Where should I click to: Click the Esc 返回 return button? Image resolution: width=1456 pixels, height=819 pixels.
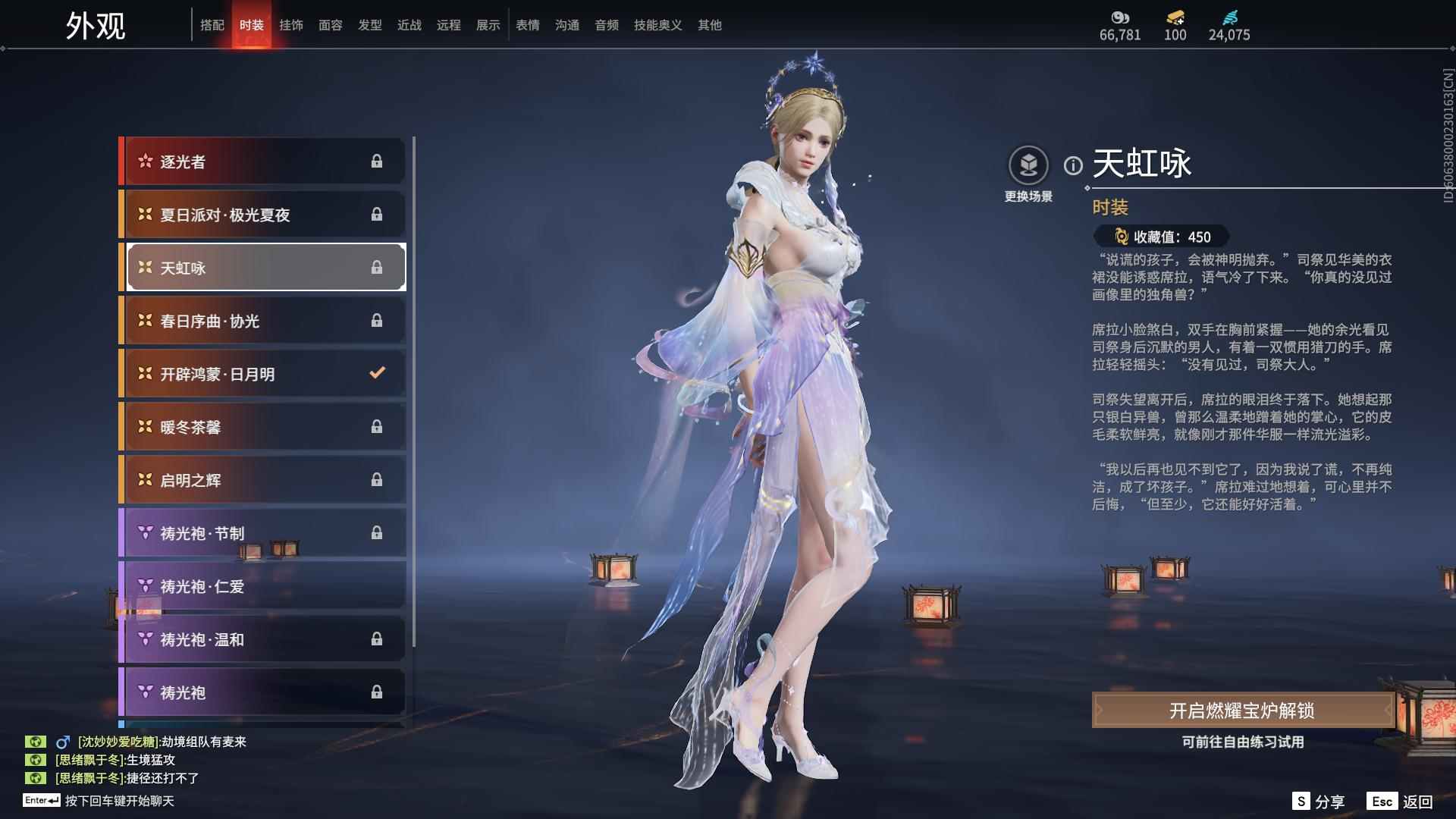click(x=1404, y=800)
